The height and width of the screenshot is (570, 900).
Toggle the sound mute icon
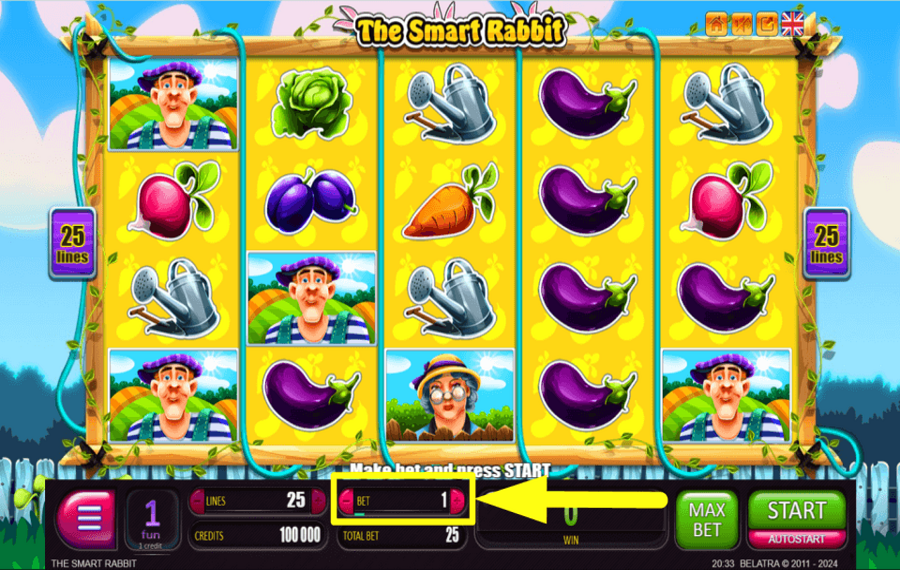pos(741,23)
